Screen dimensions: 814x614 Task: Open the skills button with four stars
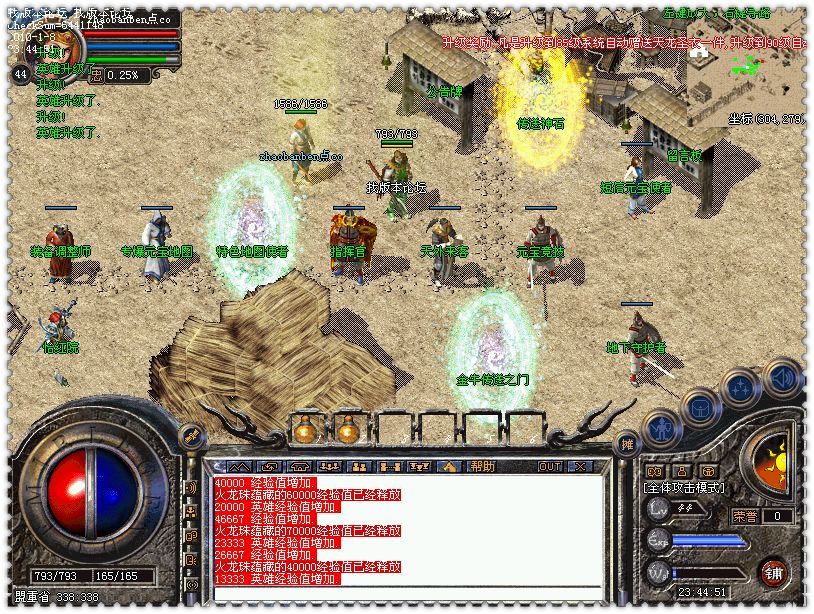(x=741, y=387)
